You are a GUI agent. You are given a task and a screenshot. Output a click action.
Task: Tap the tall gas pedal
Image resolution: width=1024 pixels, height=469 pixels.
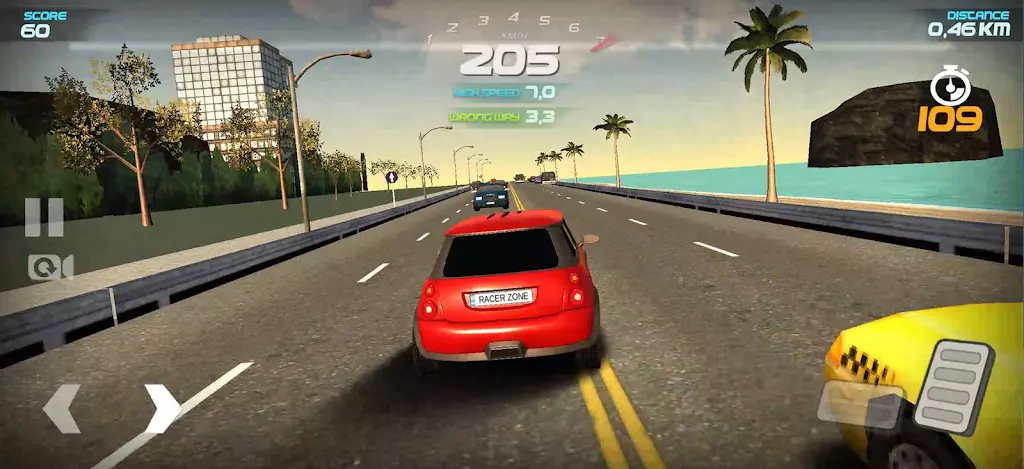pos(954,386)
